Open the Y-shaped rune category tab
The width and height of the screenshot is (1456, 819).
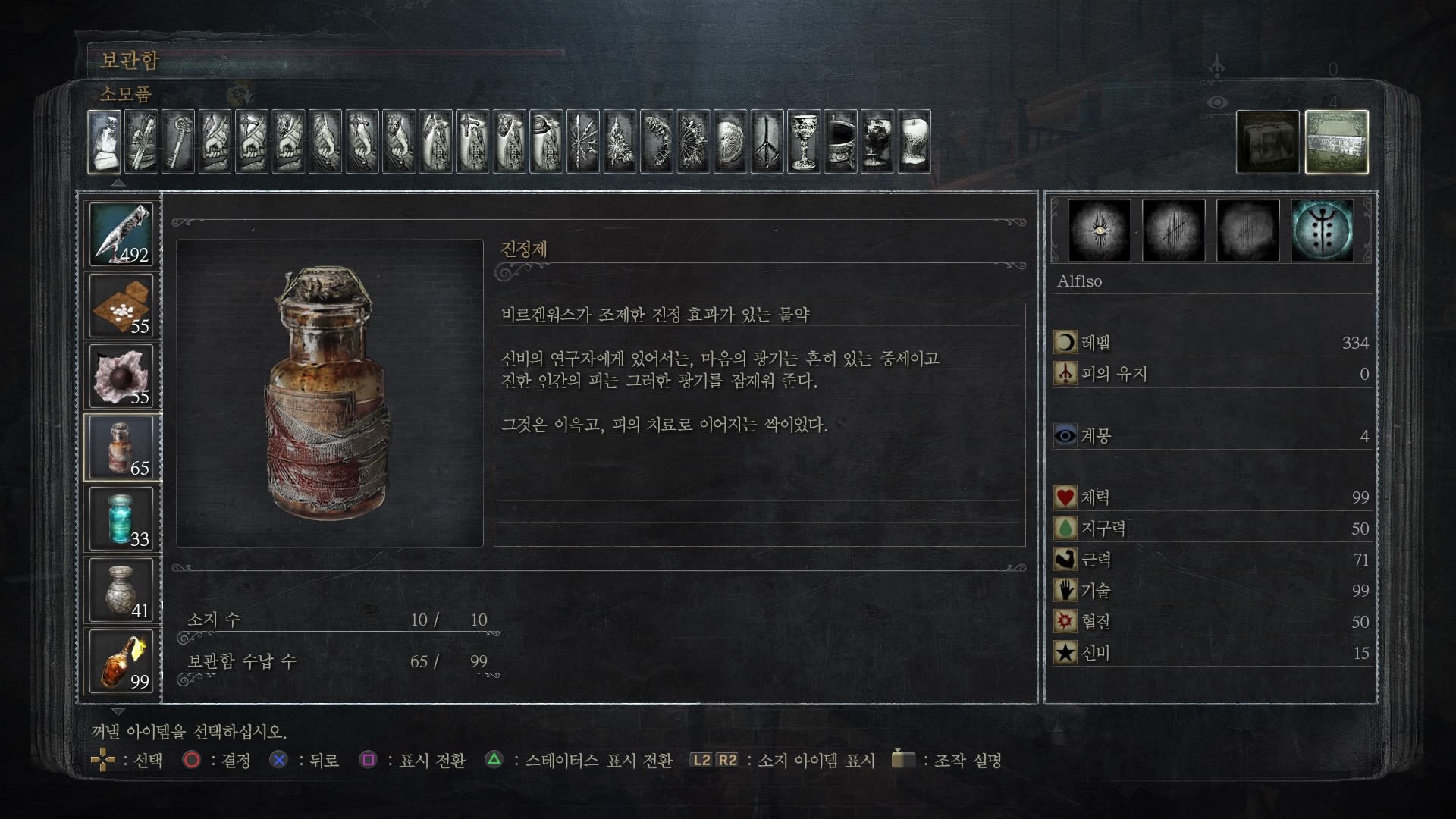tap(767, 142)
